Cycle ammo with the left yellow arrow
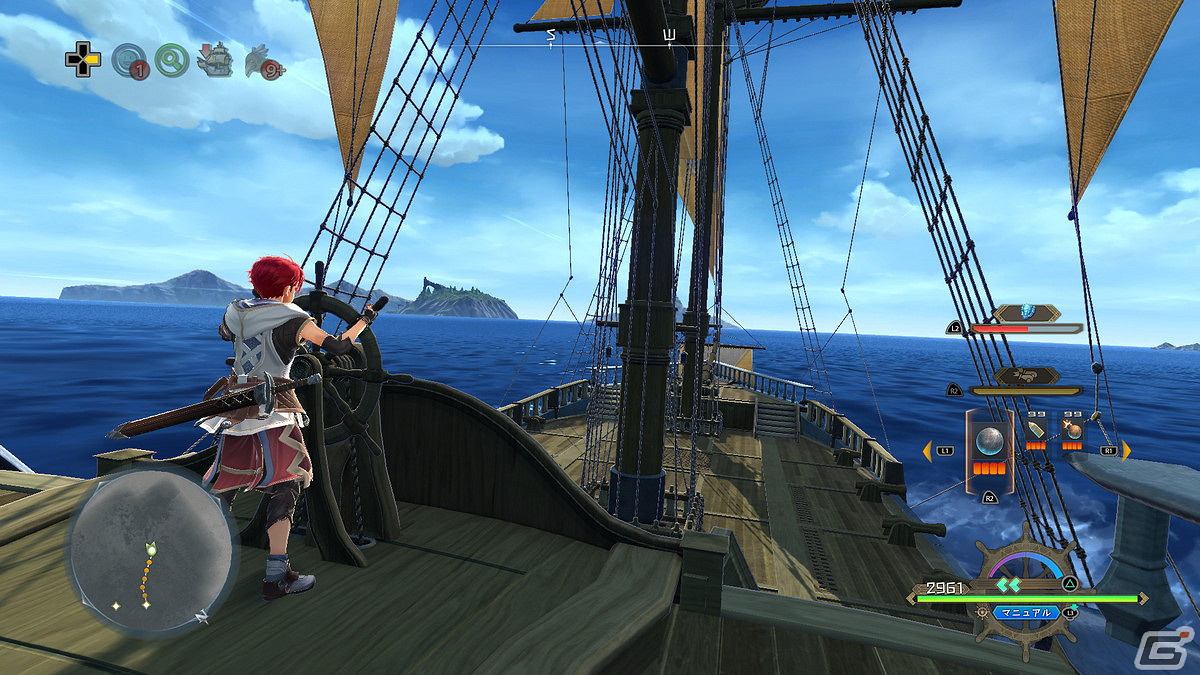 tap(927, 450)
